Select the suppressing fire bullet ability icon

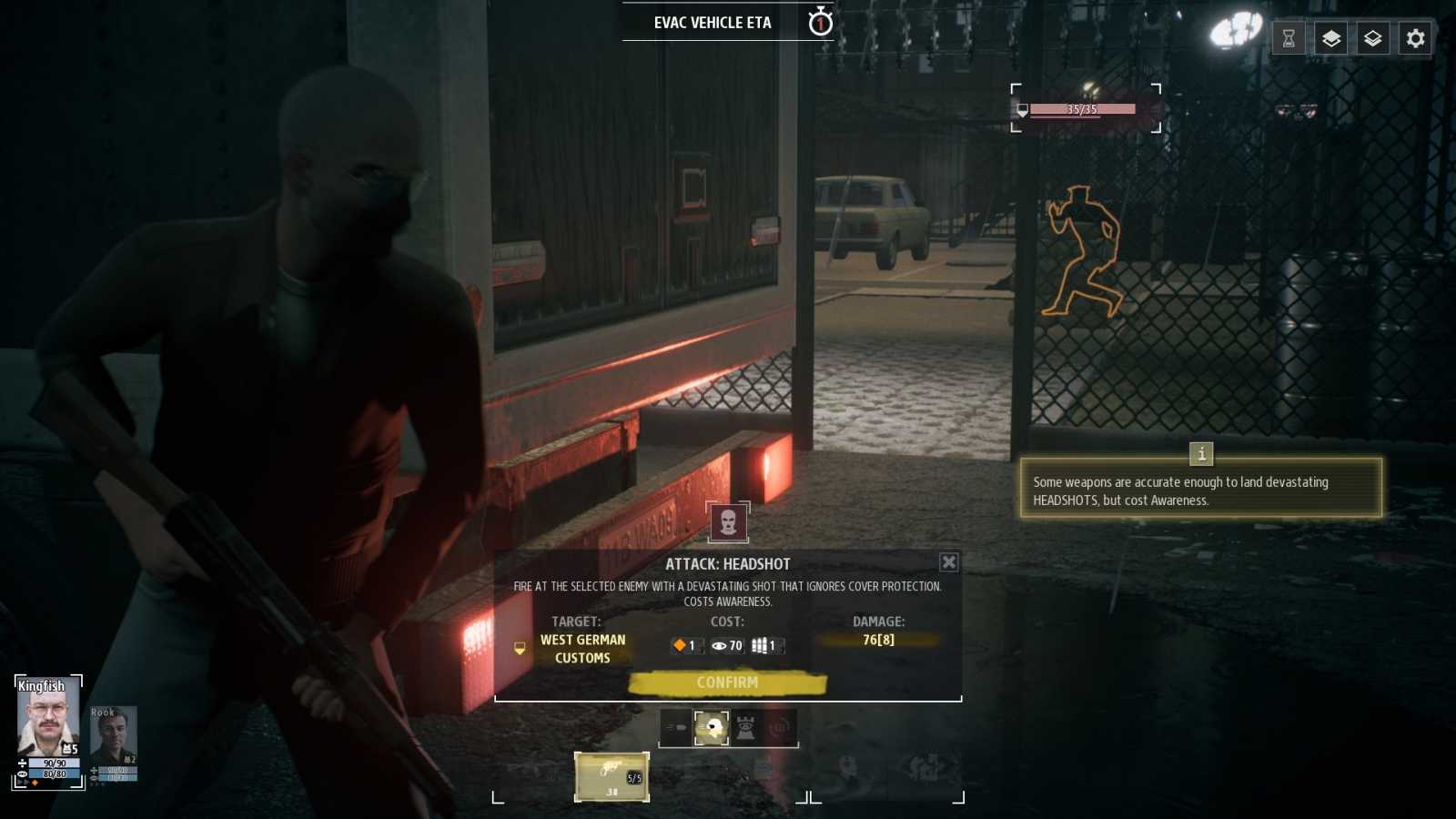coord(675,727)
